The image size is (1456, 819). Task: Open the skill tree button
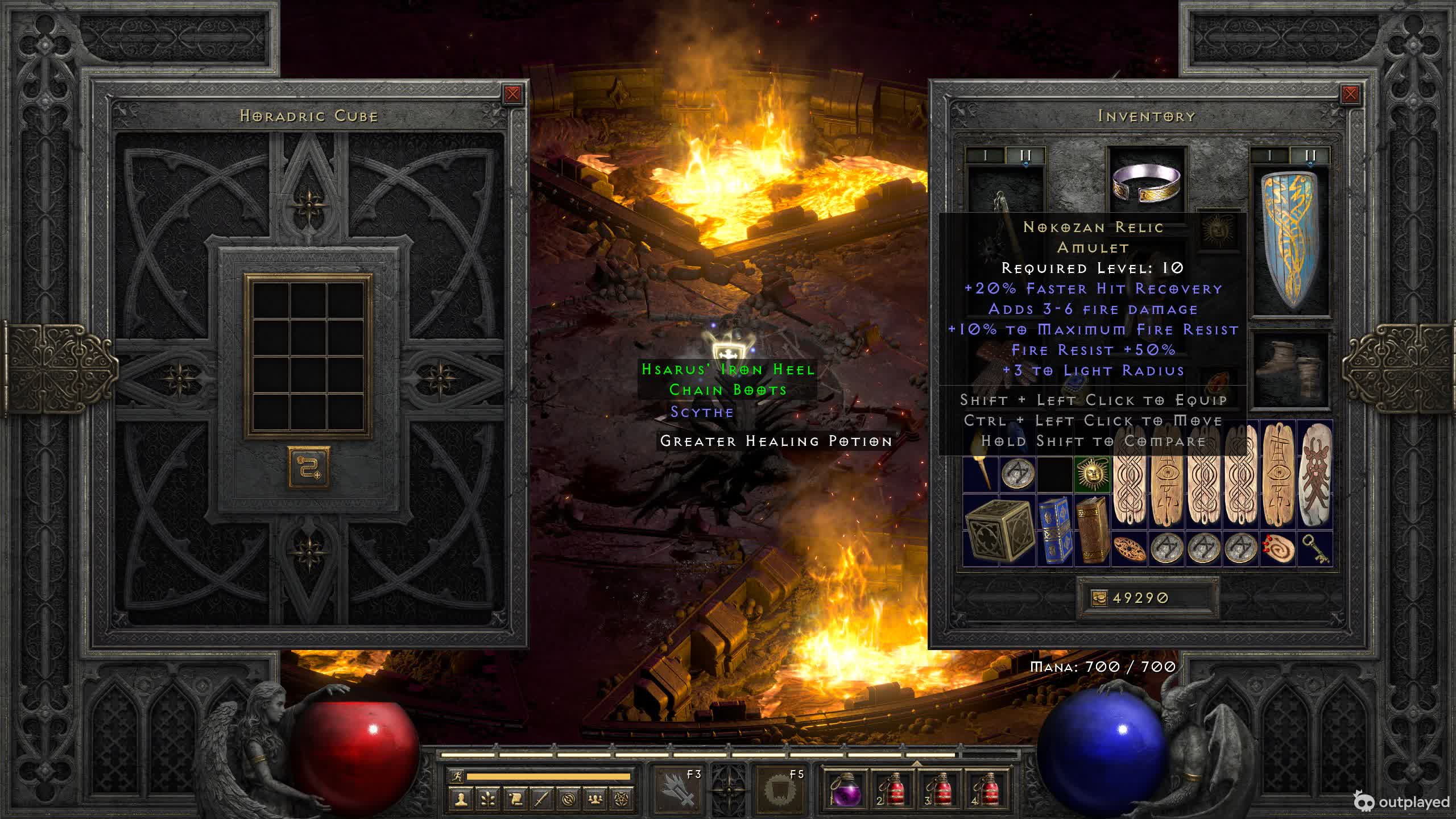(x=487, y=799)
